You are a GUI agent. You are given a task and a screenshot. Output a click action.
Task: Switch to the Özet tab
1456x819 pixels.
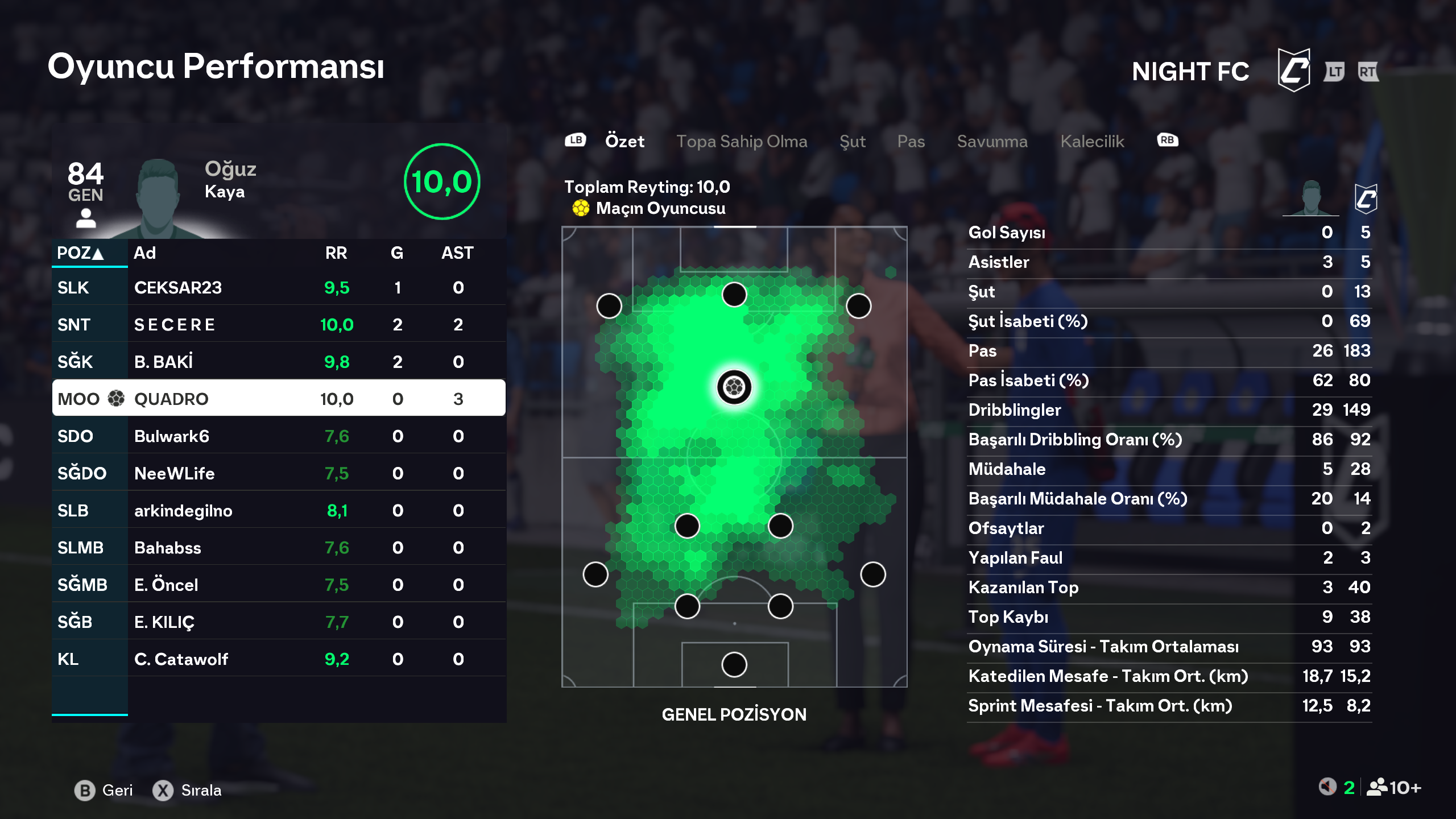coord(624,141)
